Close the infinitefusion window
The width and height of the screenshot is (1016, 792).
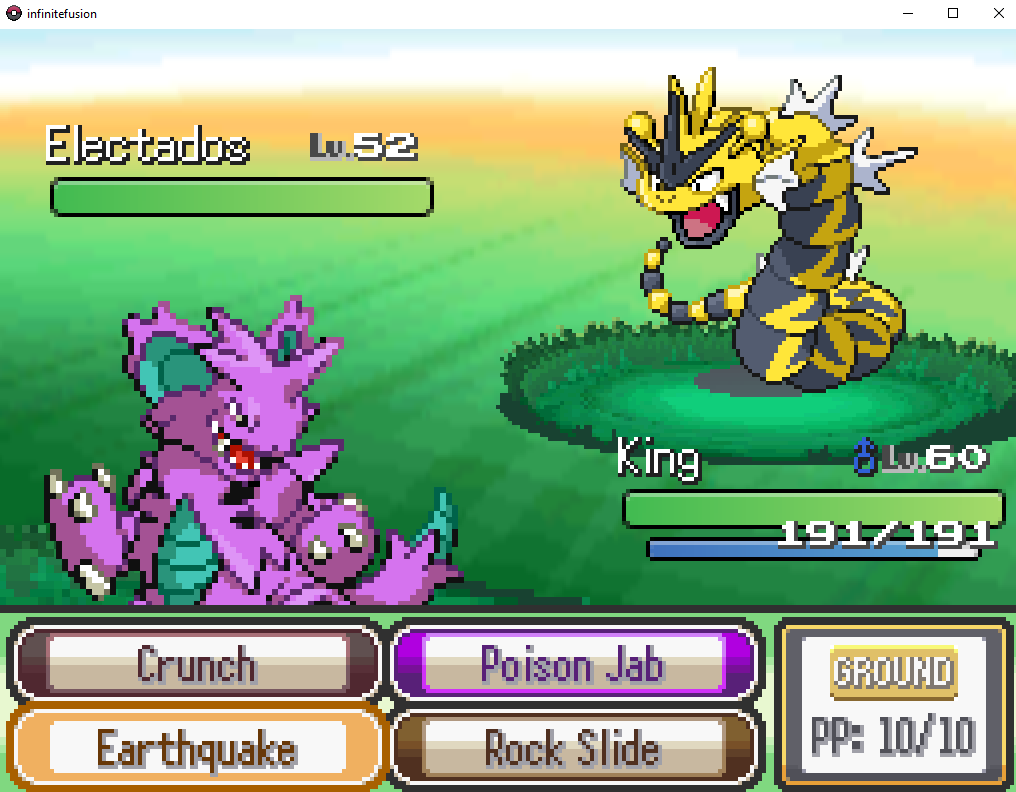click(x=998, y=13)
